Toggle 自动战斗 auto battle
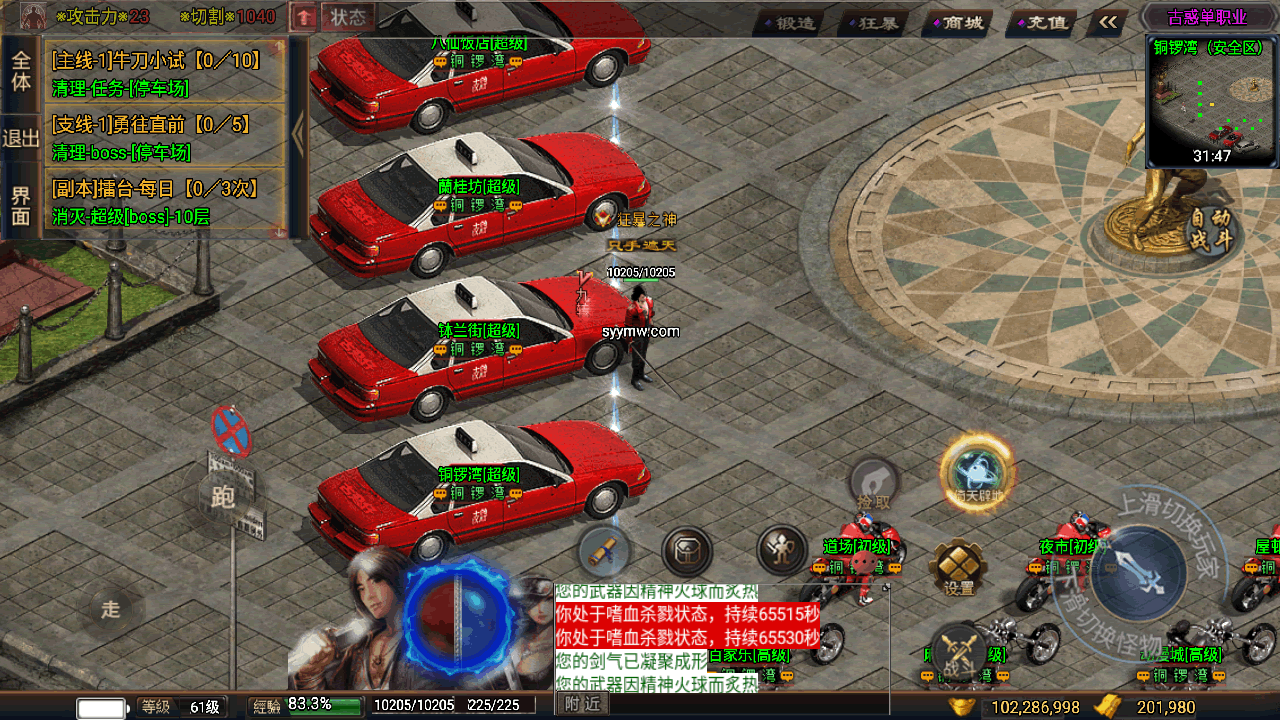1280x720 pixels. tap(1211, 230)
